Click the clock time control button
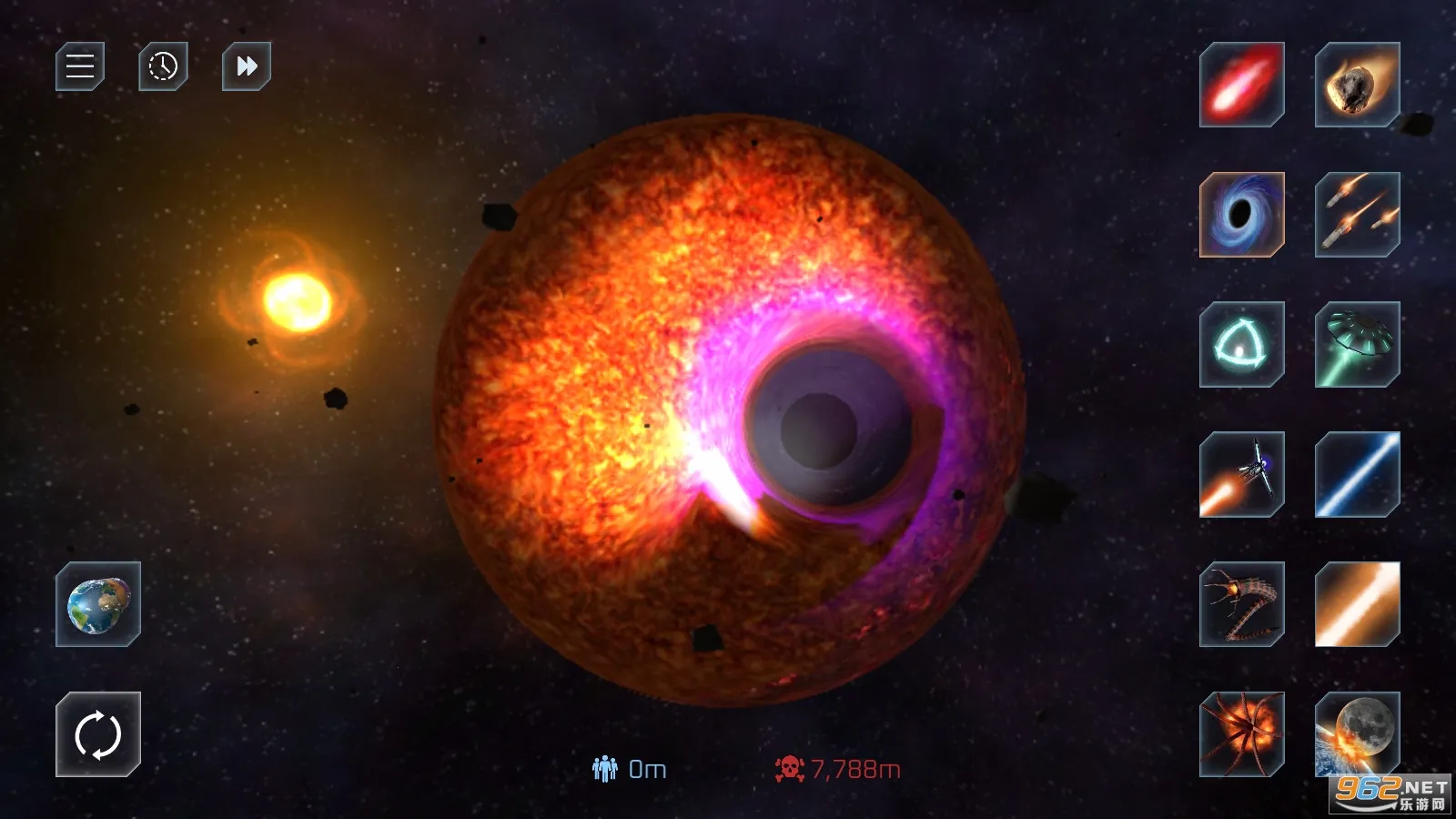 point(163,66)
